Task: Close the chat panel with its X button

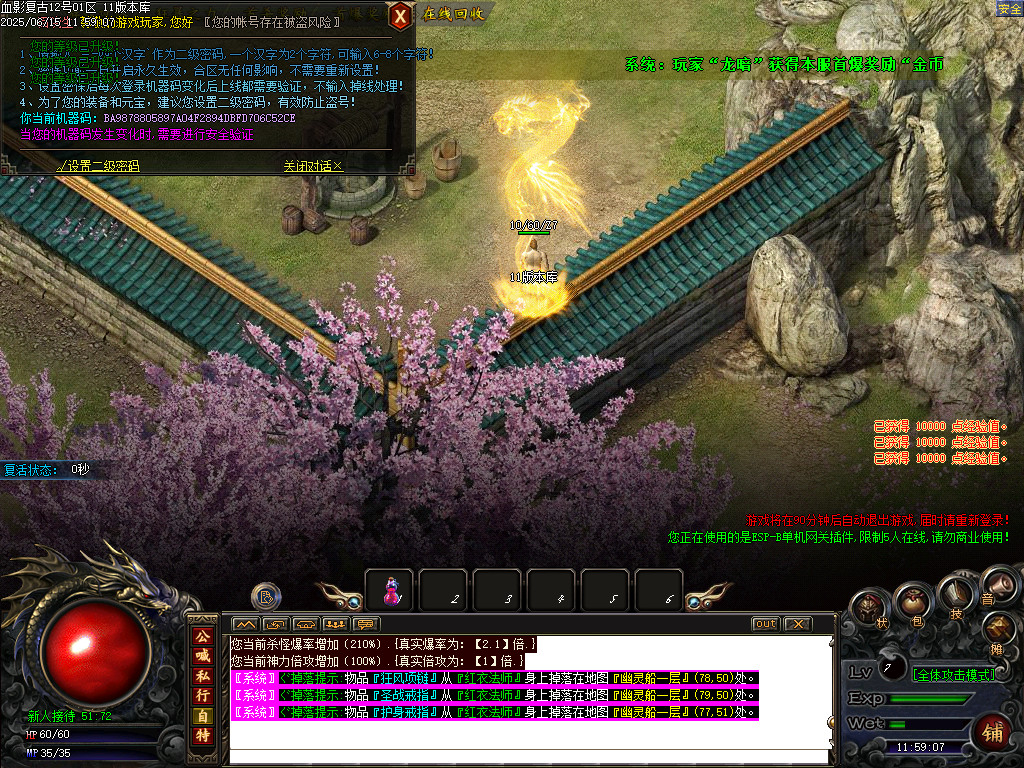Action: point(796,624)
